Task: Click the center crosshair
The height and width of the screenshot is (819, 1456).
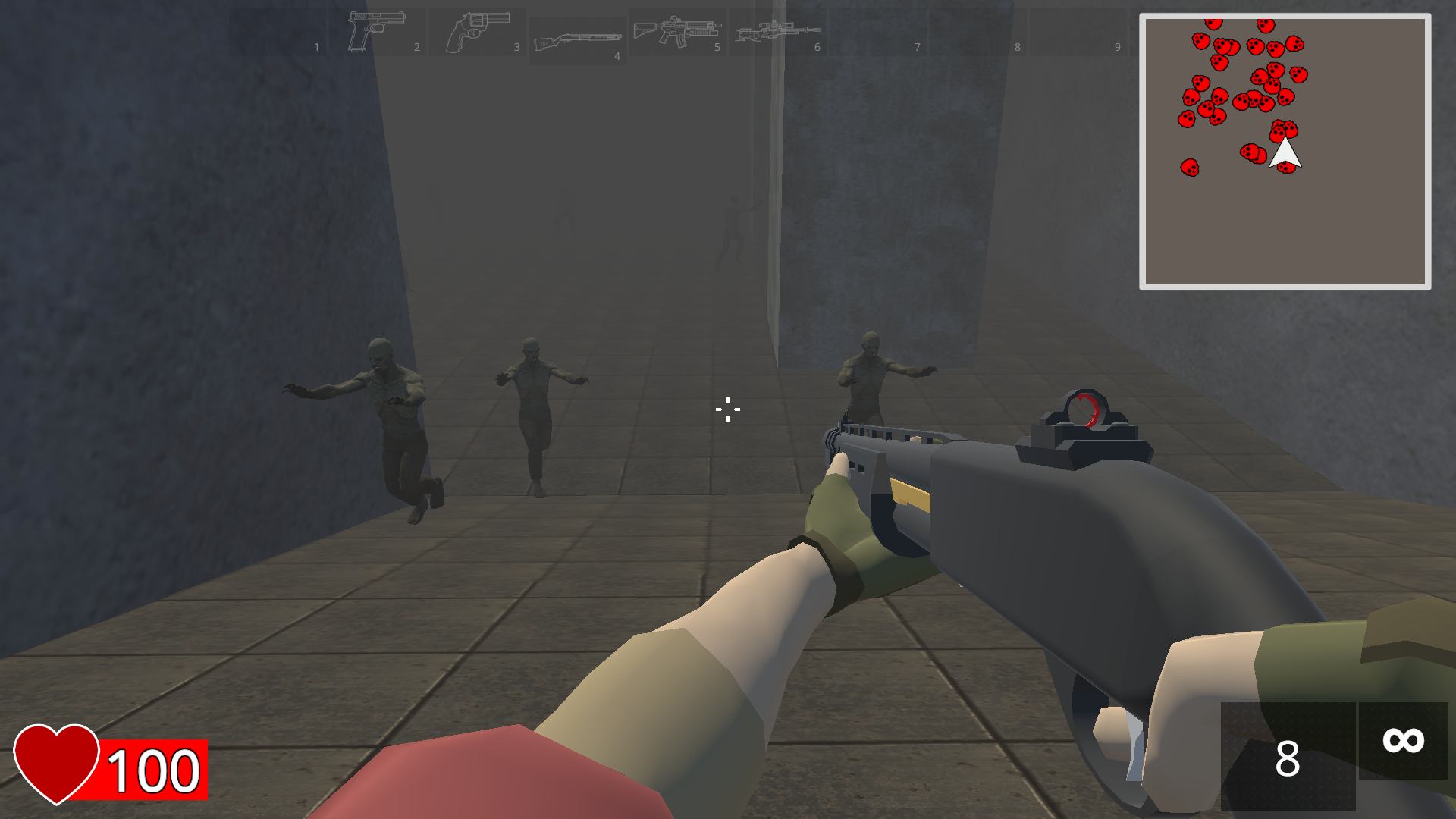Action: click(726, 409)
